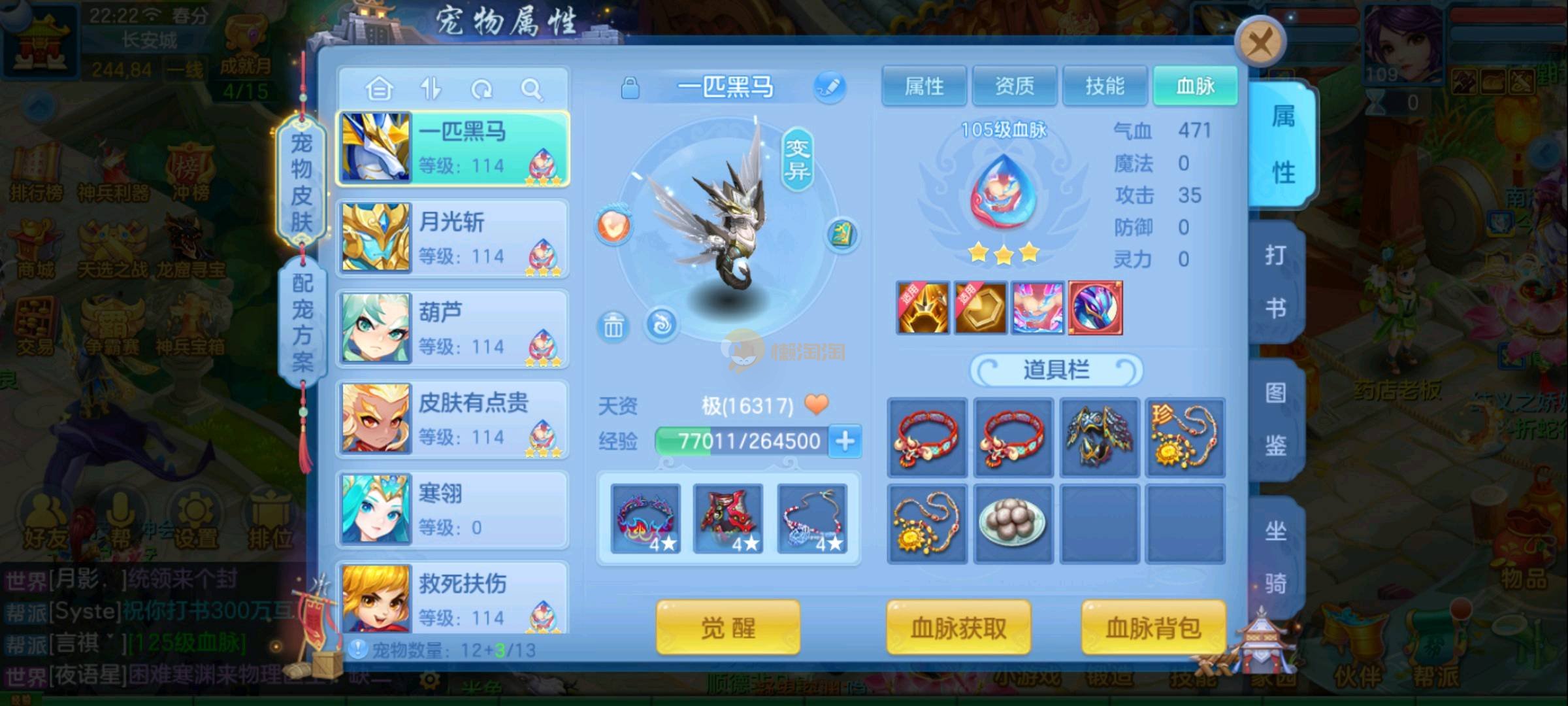Open the 血脉背包 bag
Screen dimensions: 1568x706
pos(1153,628)
